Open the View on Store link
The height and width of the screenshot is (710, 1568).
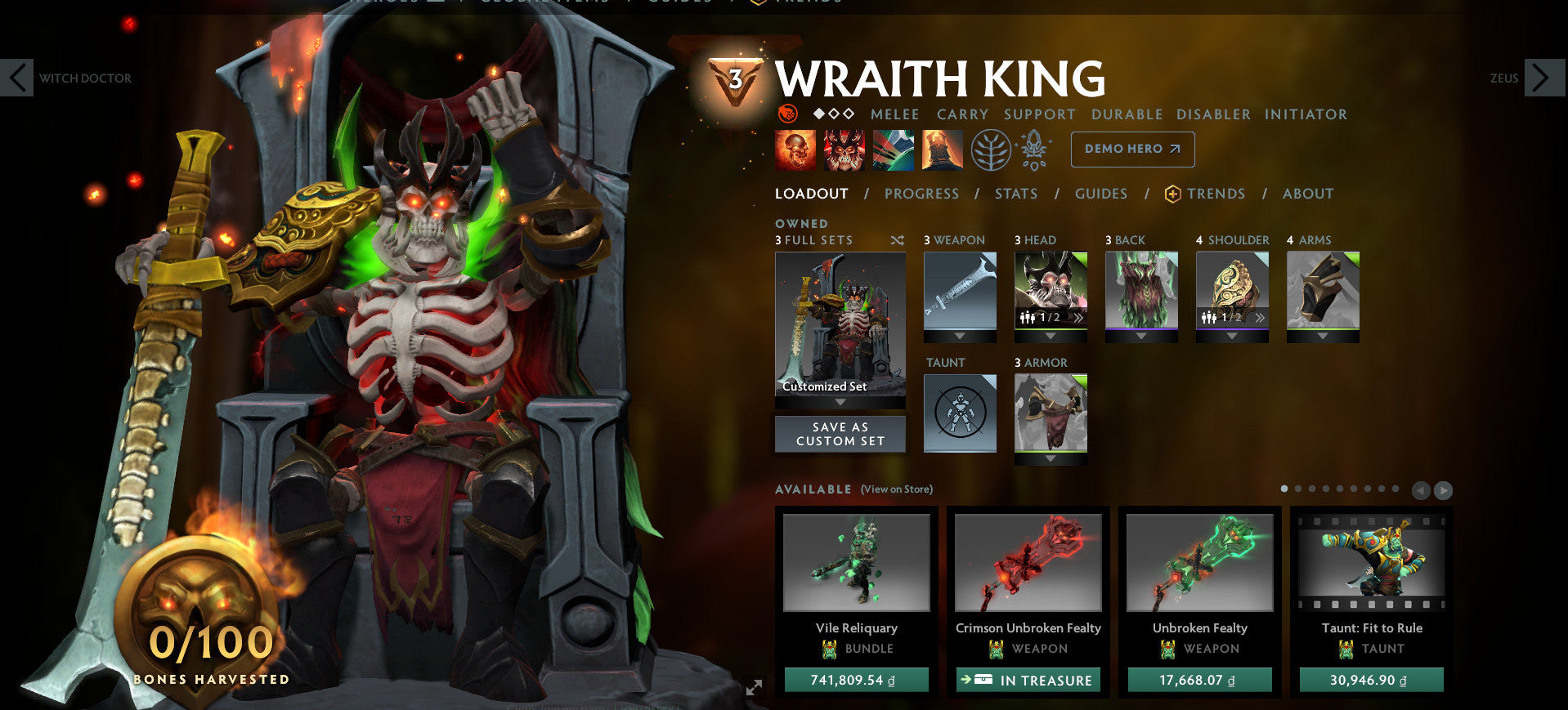pos(896,489)
